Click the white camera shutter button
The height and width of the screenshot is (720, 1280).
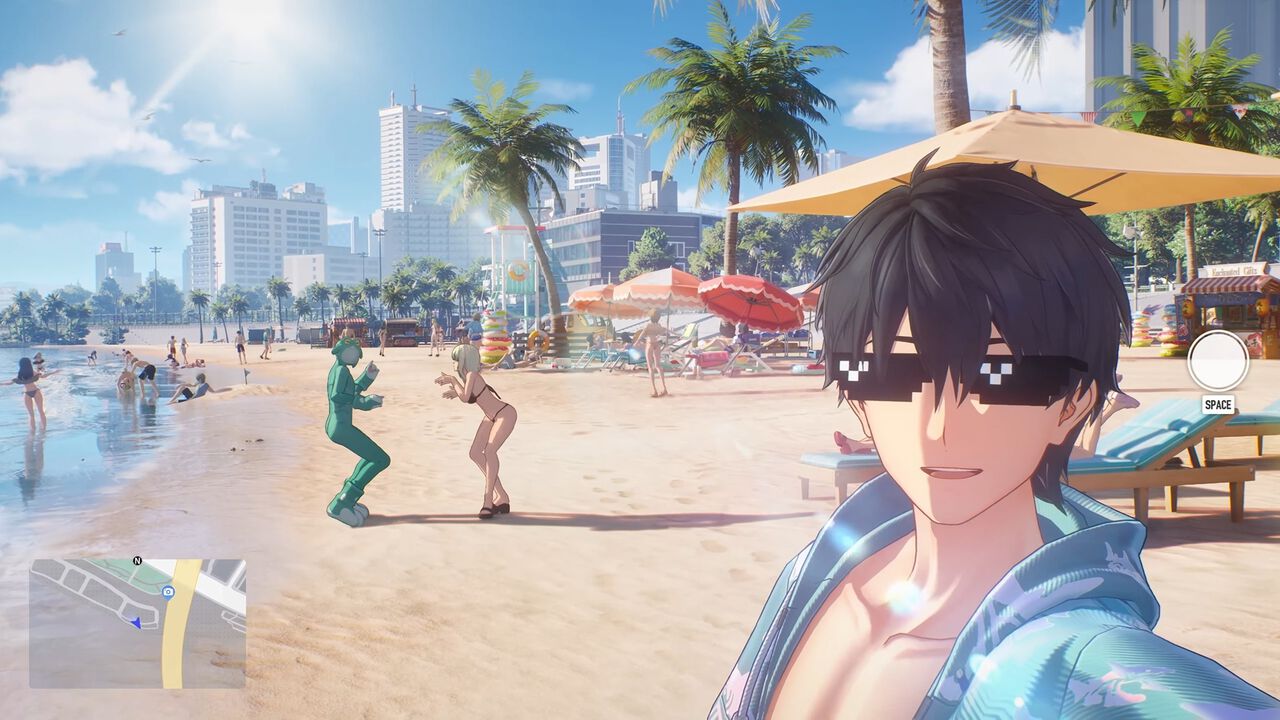[x=1217, y=361]
